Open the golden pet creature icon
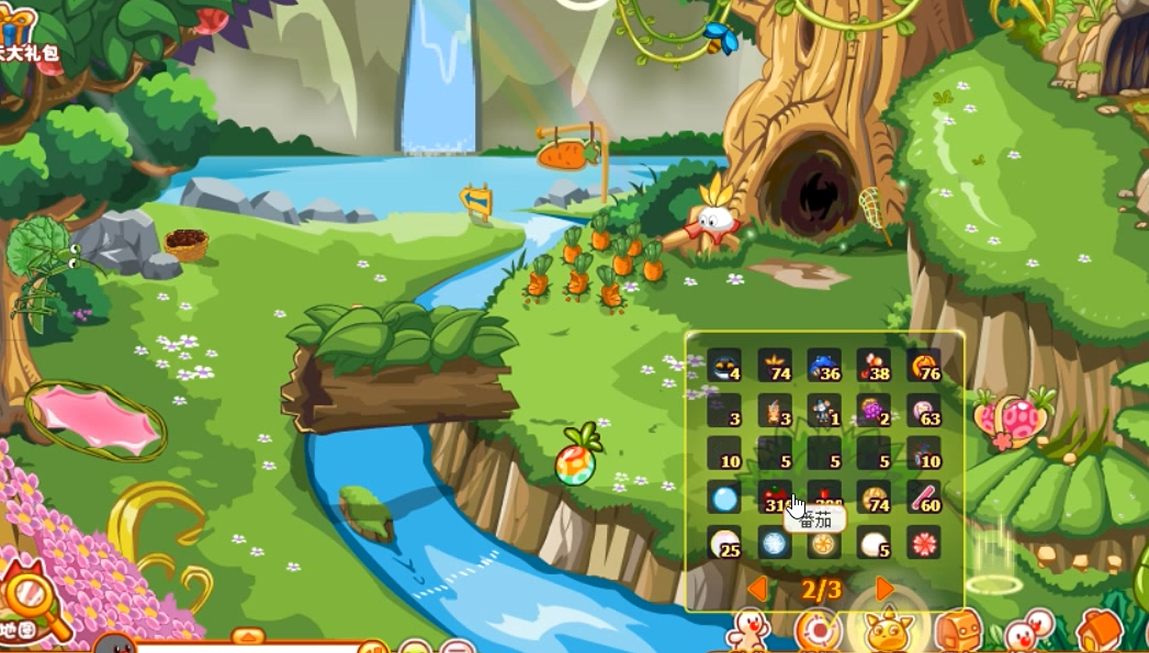The image size is (1149, 653). click(x=888, y=632)
